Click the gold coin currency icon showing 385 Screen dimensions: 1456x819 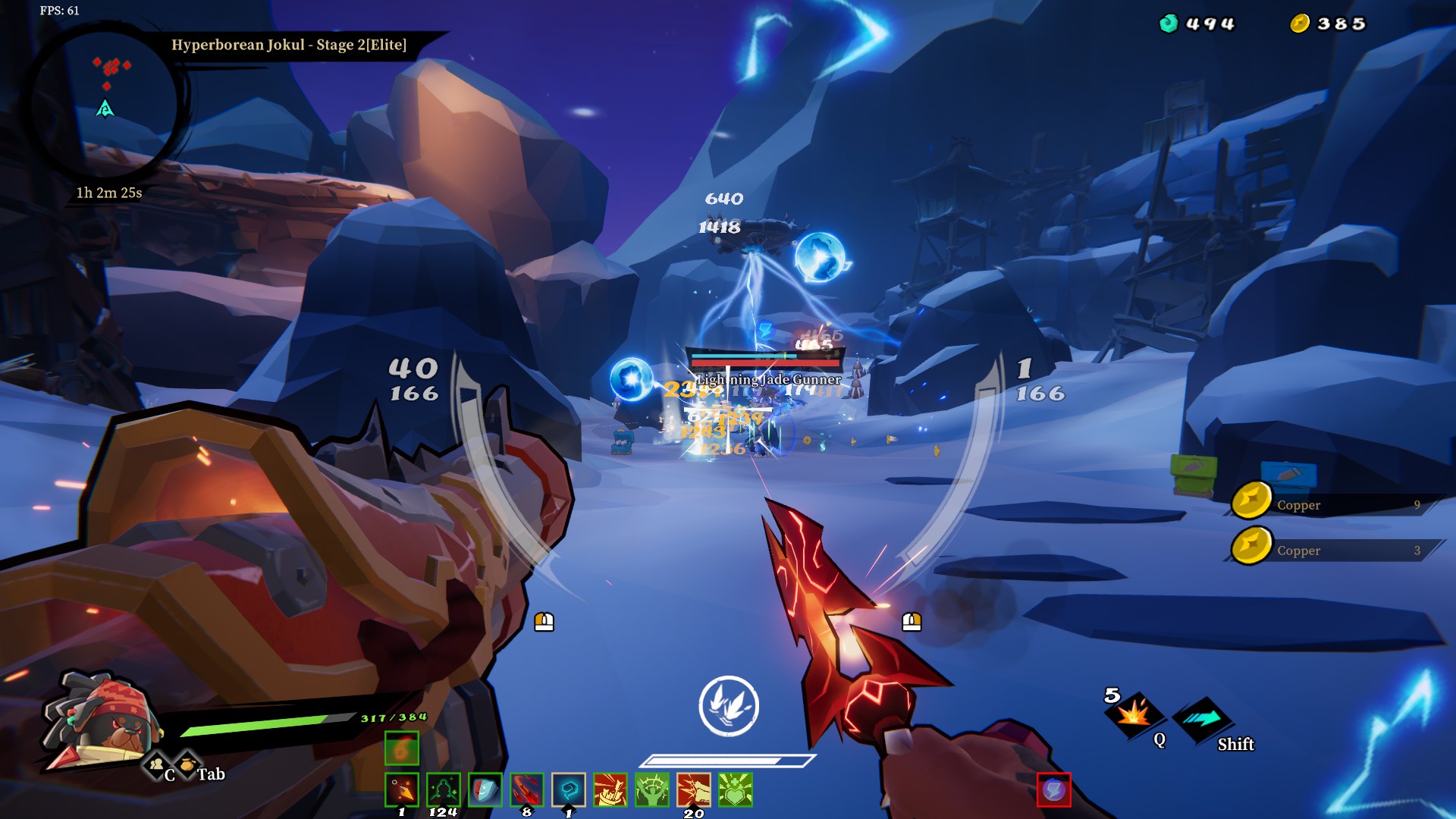tap(1299, 23)
